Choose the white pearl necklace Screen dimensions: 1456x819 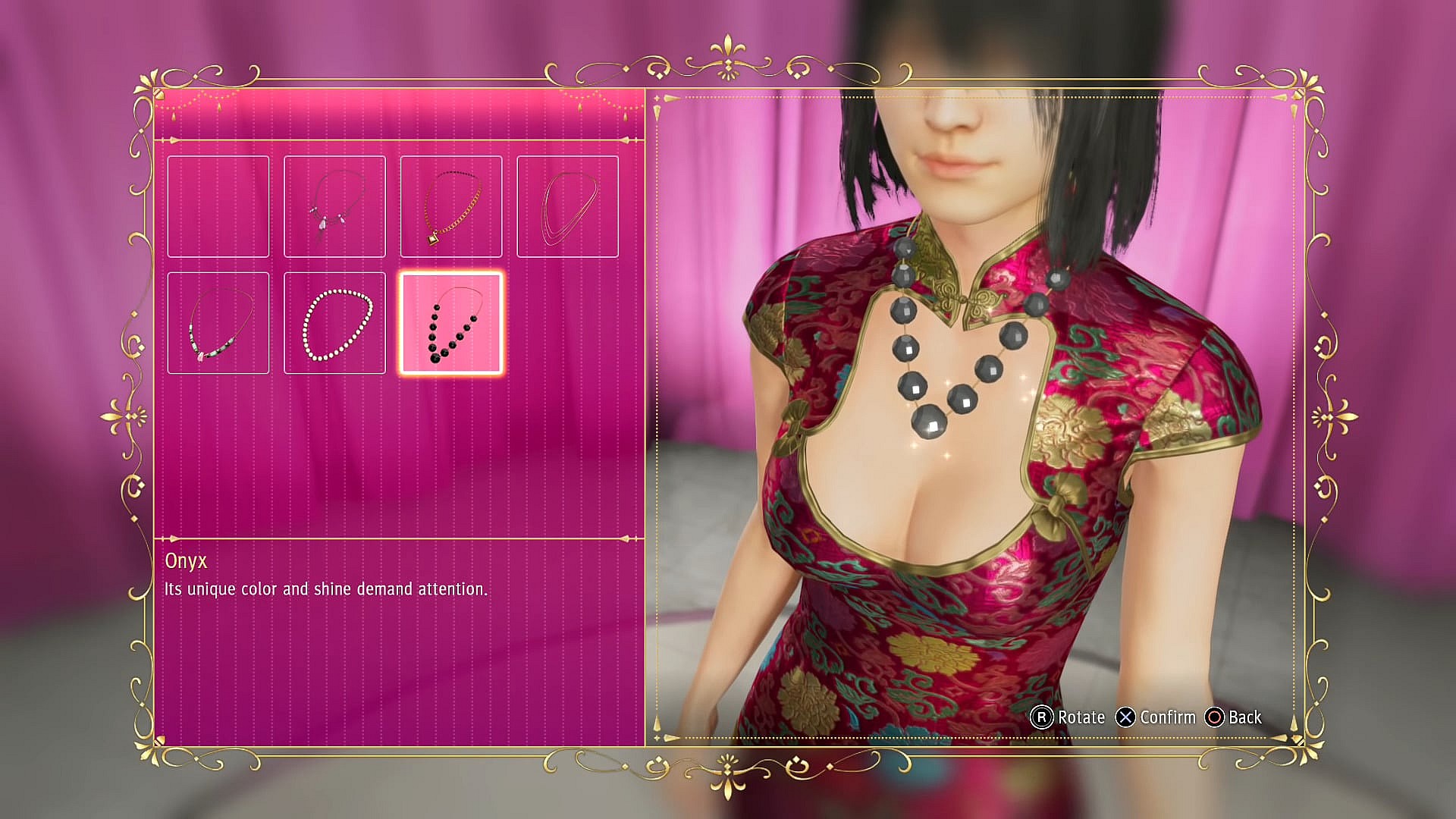[x=334, y=323]
